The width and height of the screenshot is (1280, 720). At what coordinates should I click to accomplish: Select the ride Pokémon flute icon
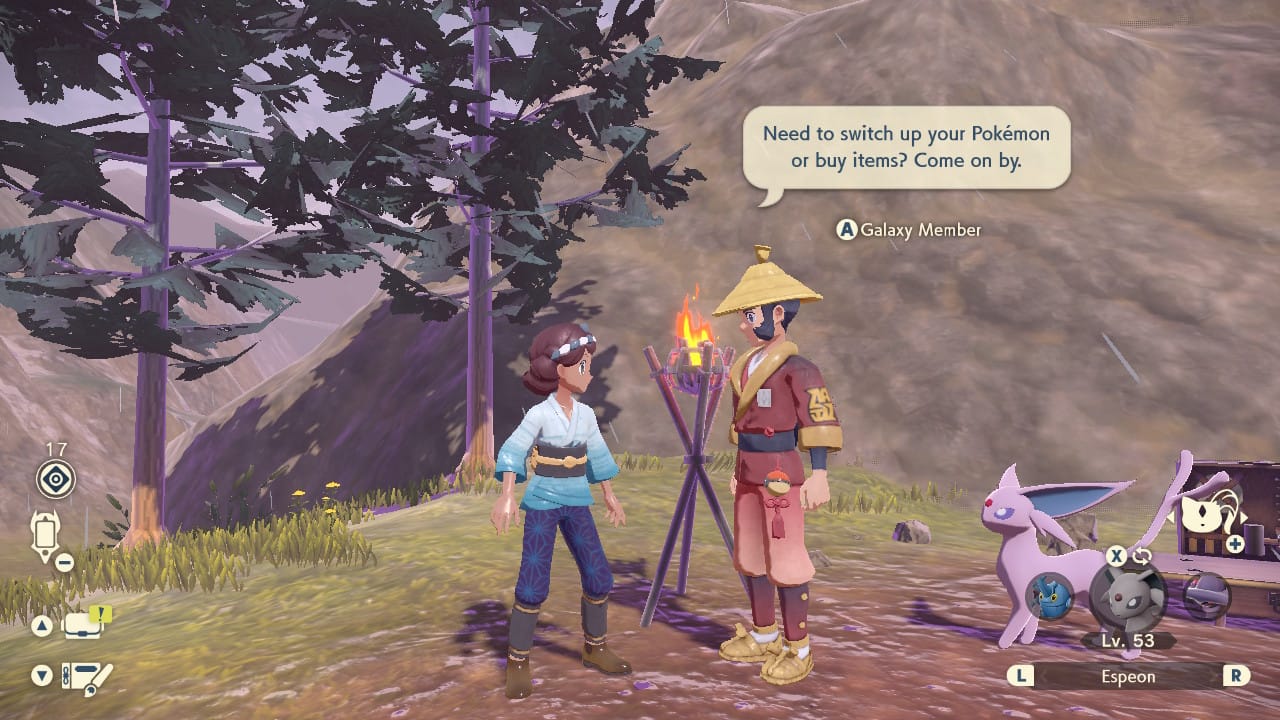click(1205, 515)
